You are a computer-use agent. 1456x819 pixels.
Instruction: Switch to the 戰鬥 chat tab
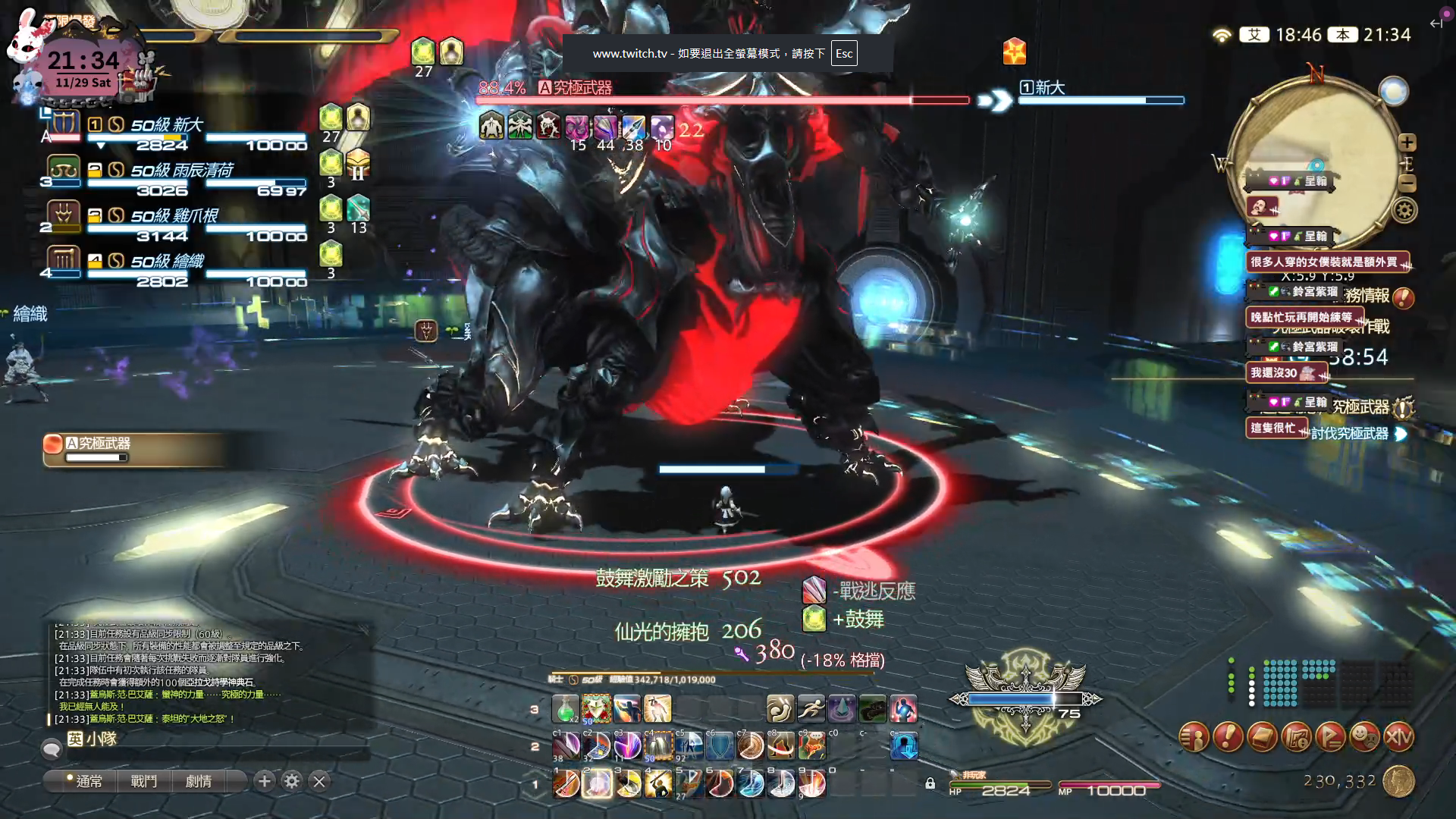[144, 781]
